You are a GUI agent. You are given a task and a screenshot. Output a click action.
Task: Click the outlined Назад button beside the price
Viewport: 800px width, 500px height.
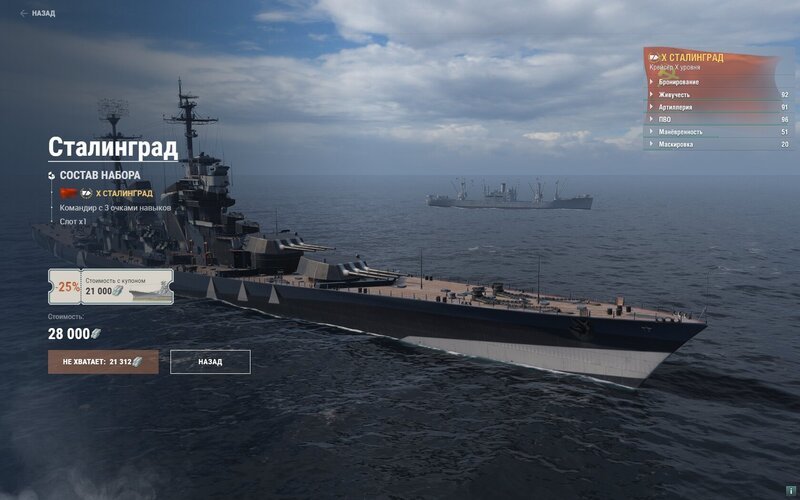(210, 362)
